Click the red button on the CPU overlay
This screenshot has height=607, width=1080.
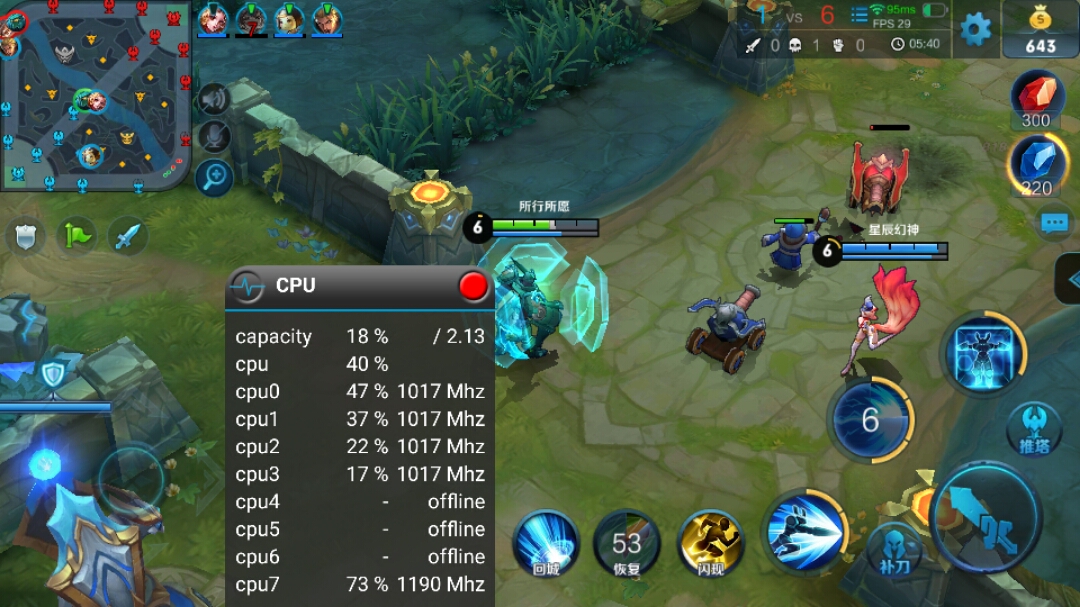pyautogui.click(x=473, y=286)
